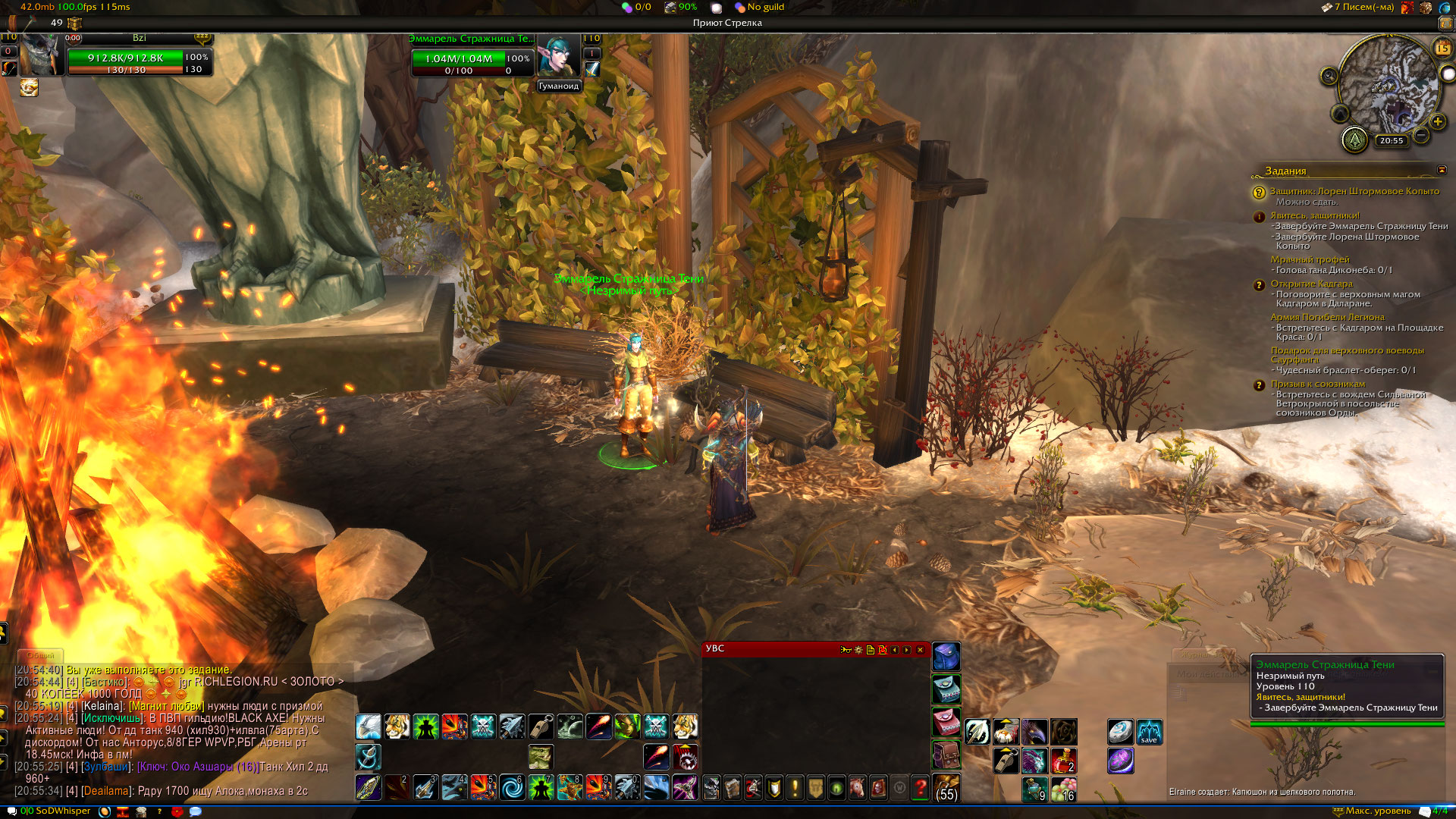
Task: Open the green class hall button by the minimap
Action: point(1354,140)
